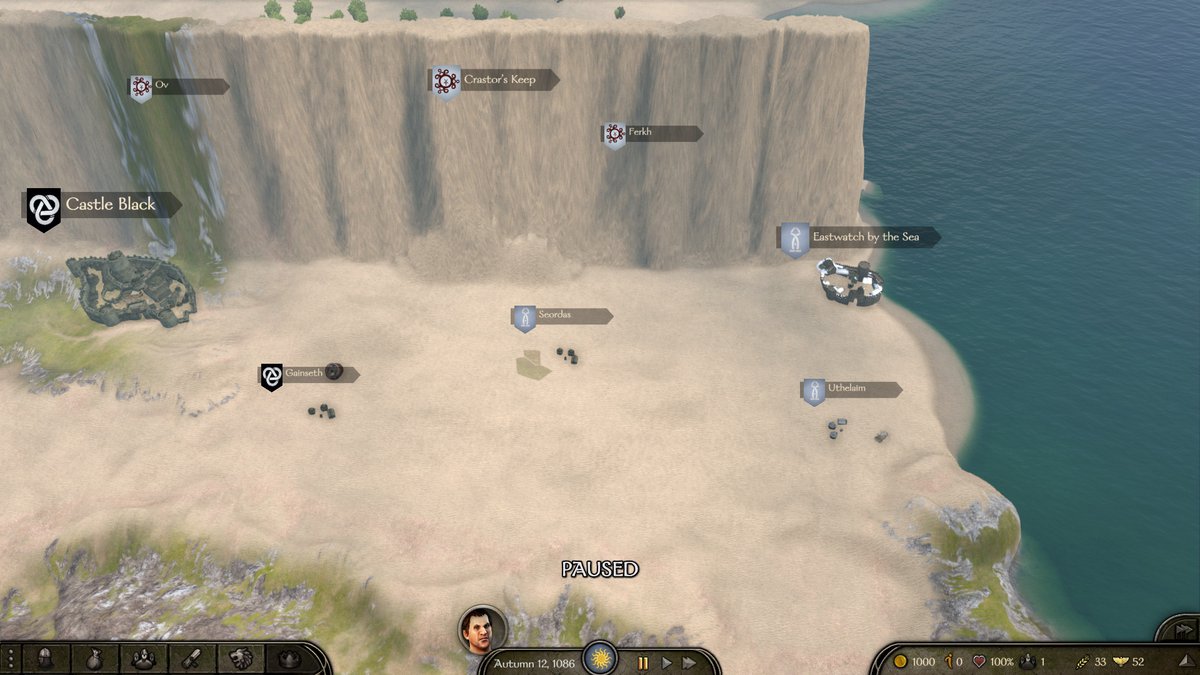Open the clan screen lion icon
Screen dimensions: 1200x675
pyautogui.click(x=241, y=659)
